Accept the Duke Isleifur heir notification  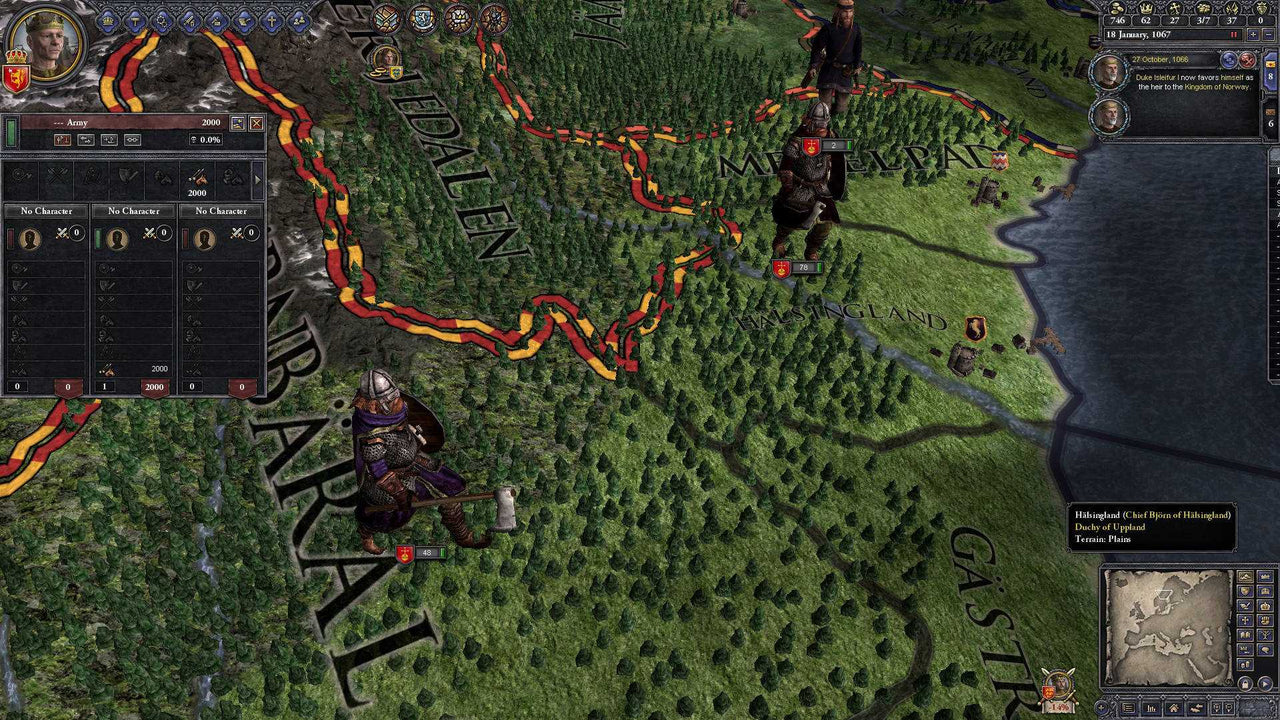(x=1228, y=61)
